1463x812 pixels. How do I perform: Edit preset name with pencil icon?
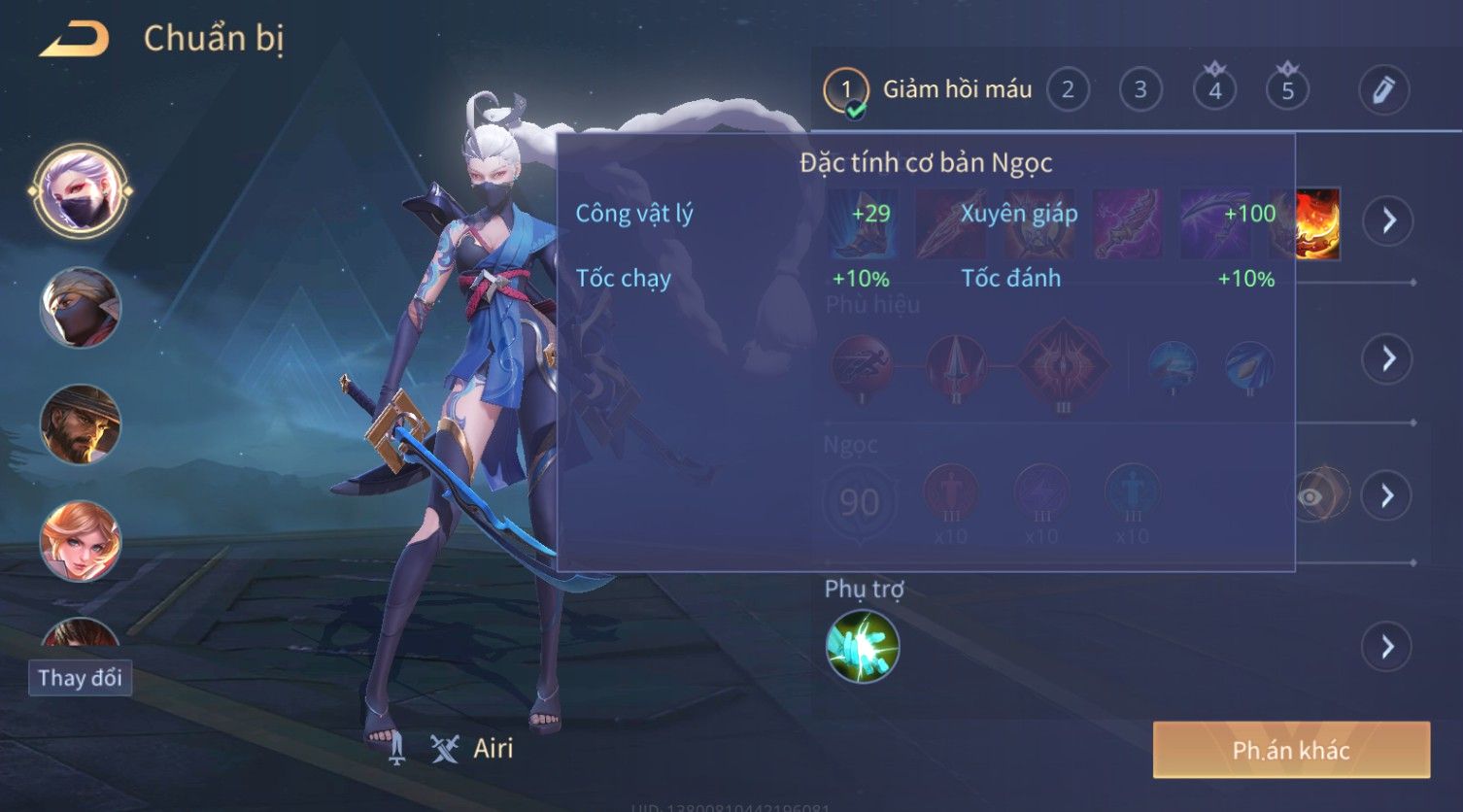pyautogui.click(x=1383, y=90)
